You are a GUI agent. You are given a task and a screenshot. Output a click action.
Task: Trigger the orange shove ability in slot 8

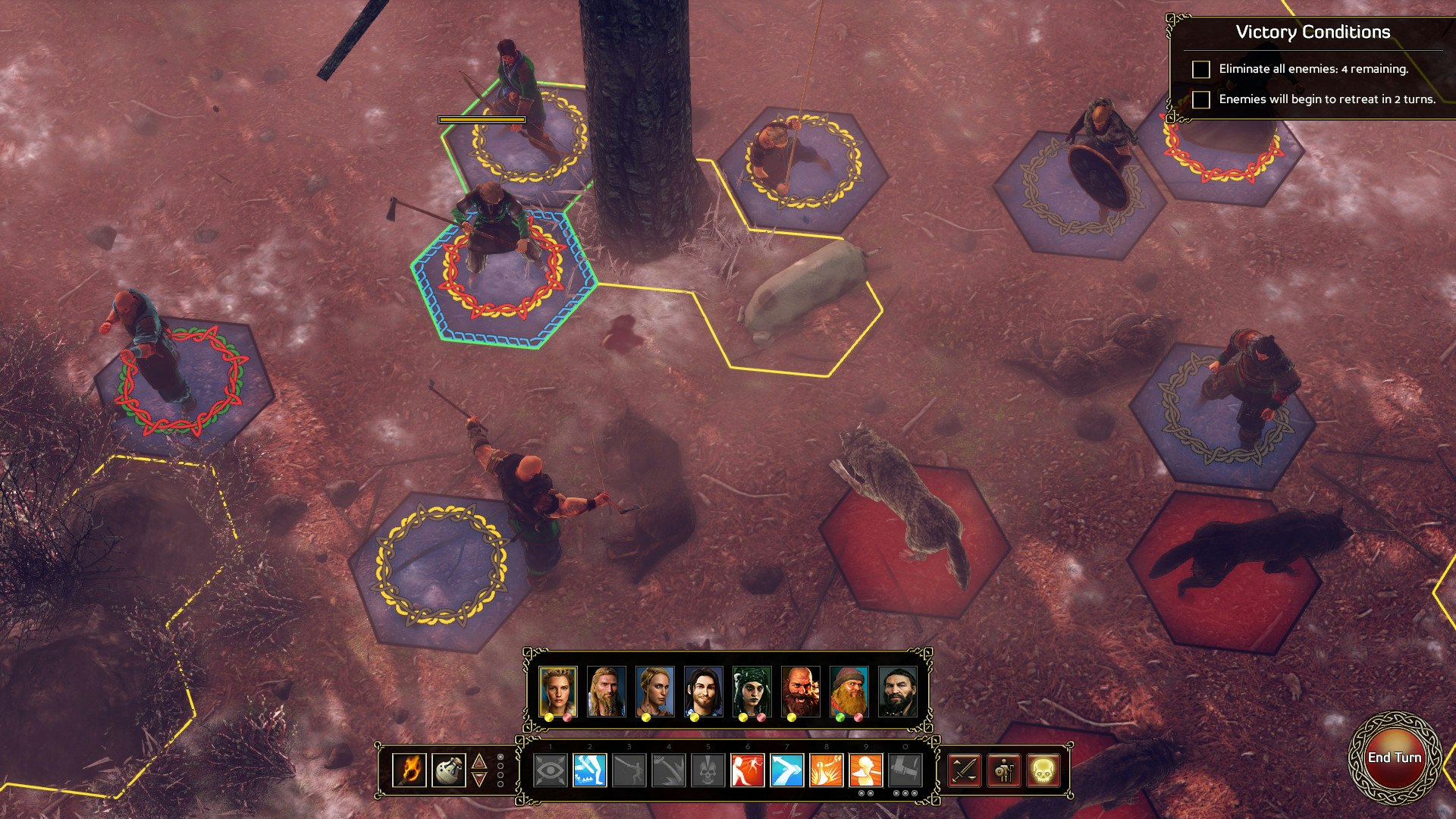tap(828, 770)
